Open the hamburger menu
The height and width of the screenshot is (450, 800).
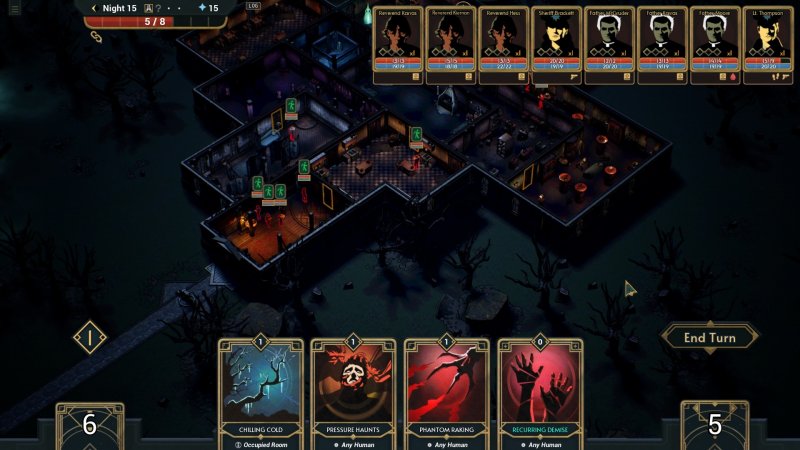[14, 8]
